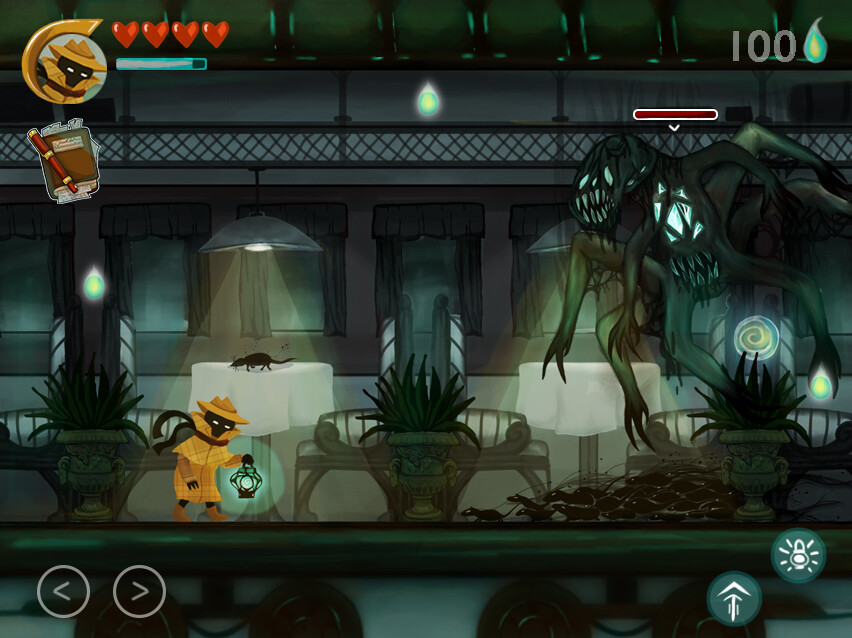852x638 pixels.
Task: Tap the move right arrow button
Action: (x=139, y=591)
